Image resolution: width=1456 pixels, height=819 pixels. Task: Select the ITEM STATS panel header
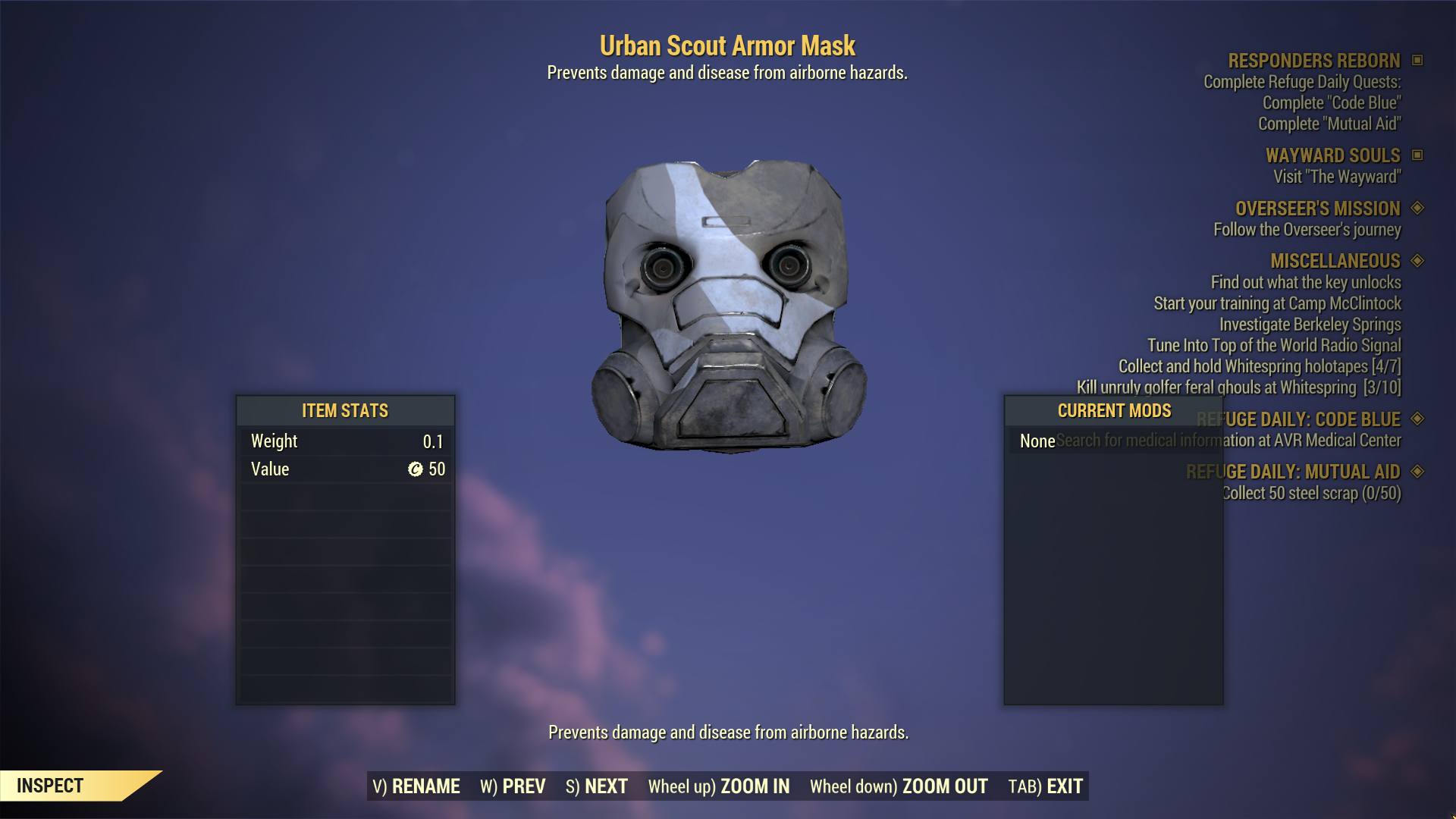[x=345, y=410]
